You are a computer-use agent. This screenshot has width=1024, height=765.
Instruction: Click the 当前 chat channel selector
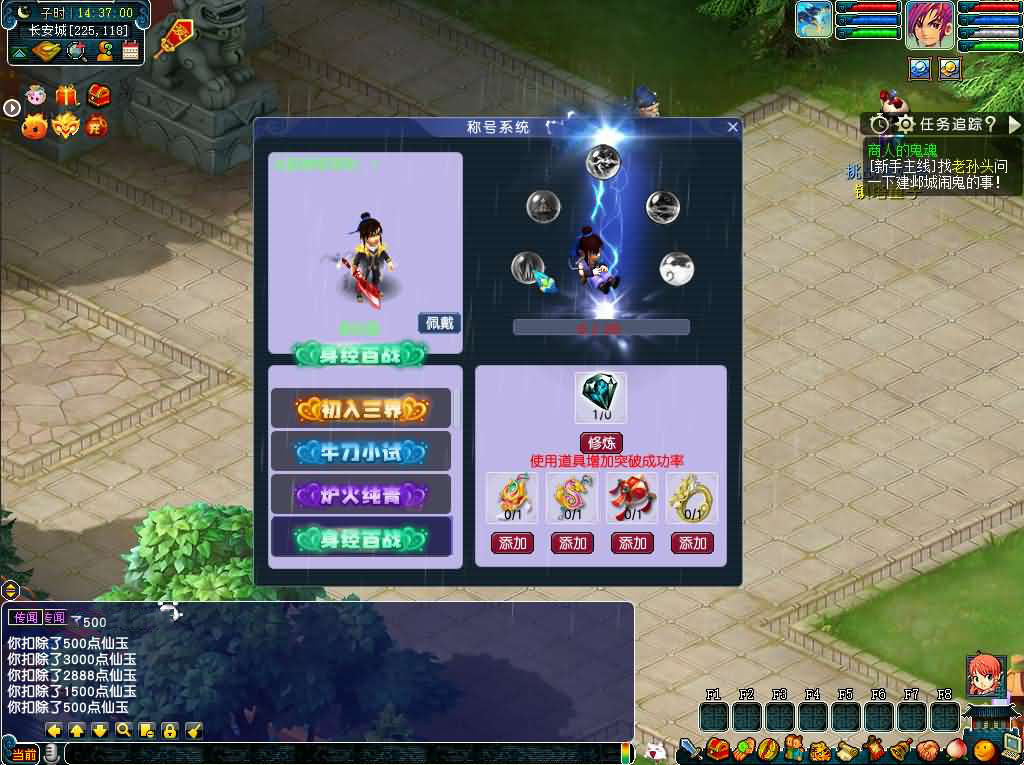pos(24,753)
